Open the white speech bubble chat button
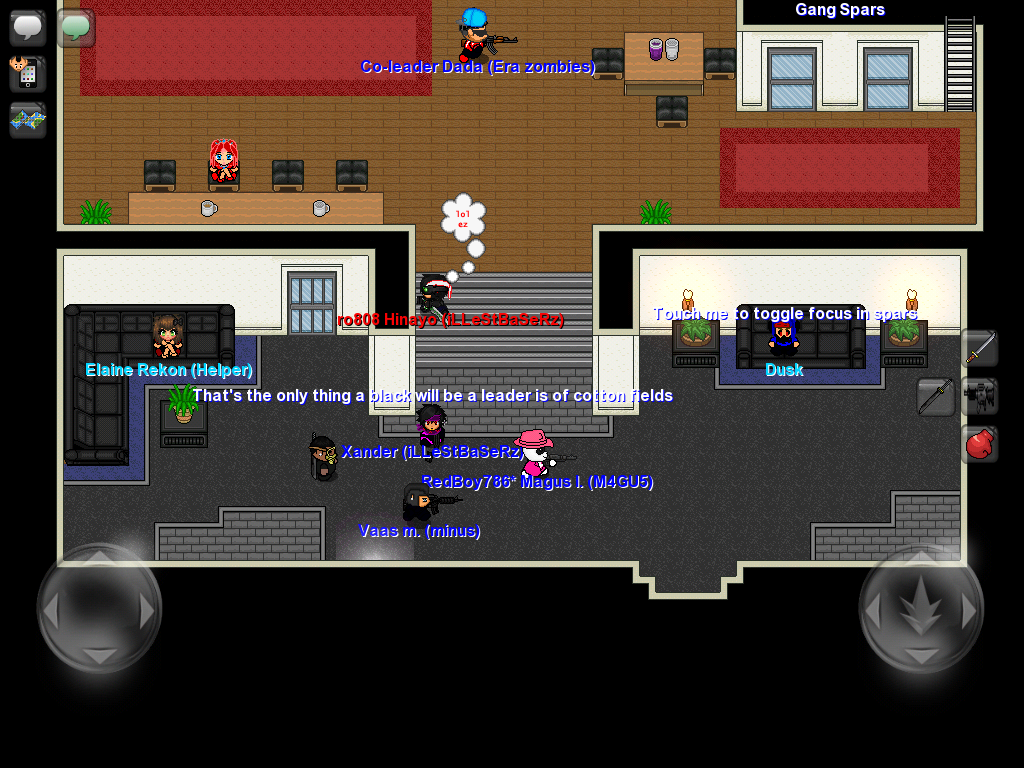 (27, 27)
